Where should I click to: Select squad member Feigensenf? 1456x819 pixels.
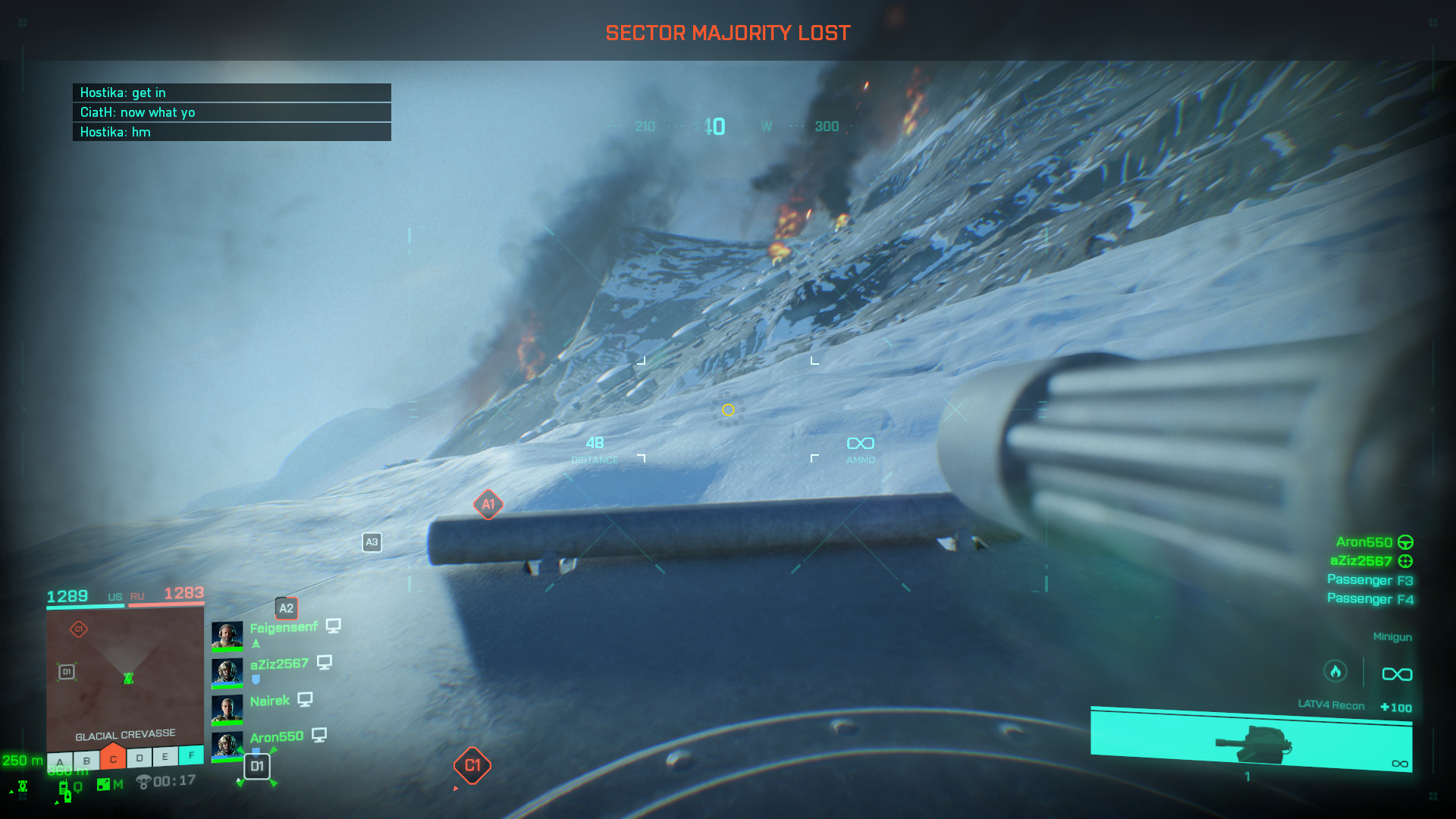click(284, 628)
